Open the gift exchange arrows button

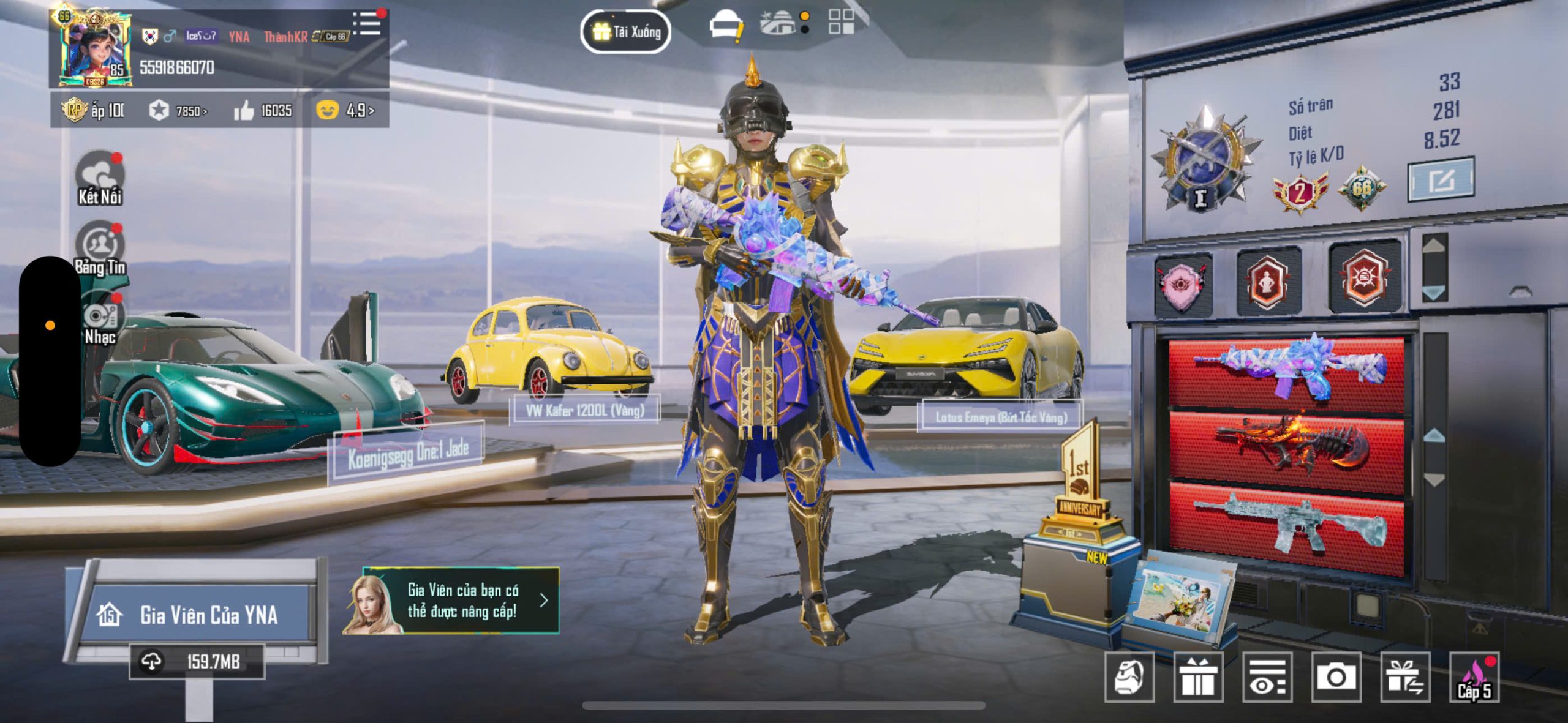(x=1405, y=677)
